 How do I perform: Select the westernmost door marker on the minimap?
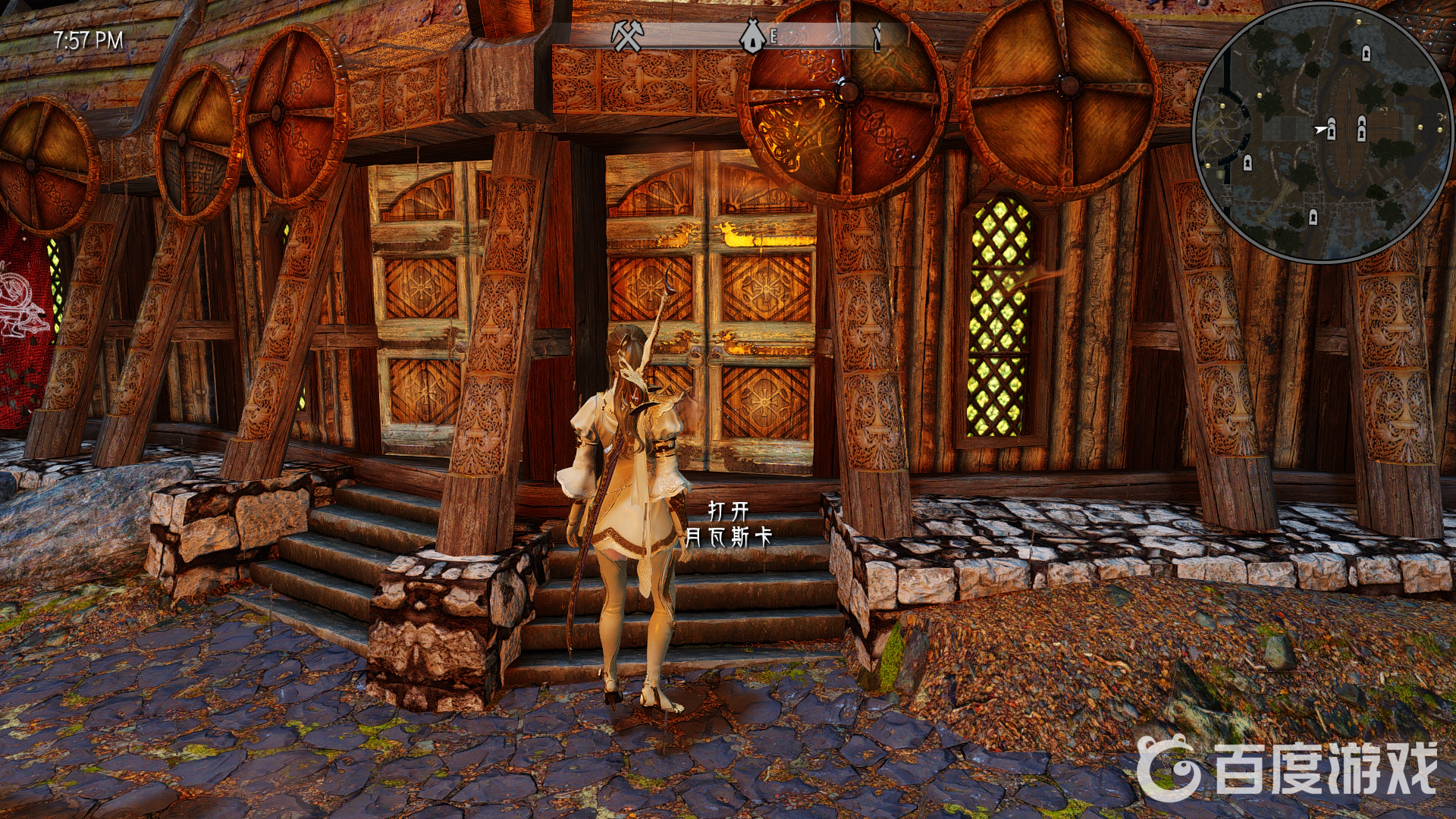pos(1247,162)
